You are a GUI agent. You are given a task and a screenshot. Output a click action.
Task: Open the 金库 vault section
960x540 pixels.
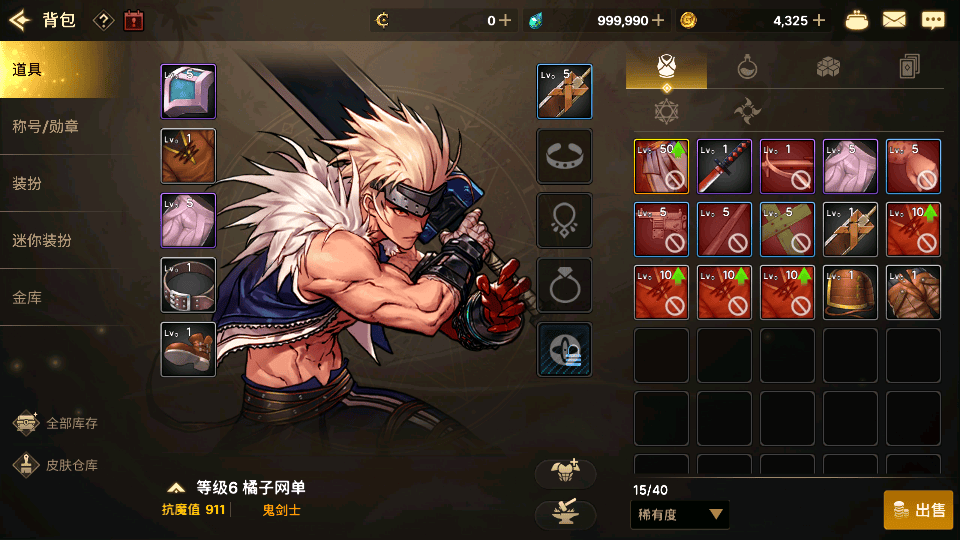click(x=56, y=298)
